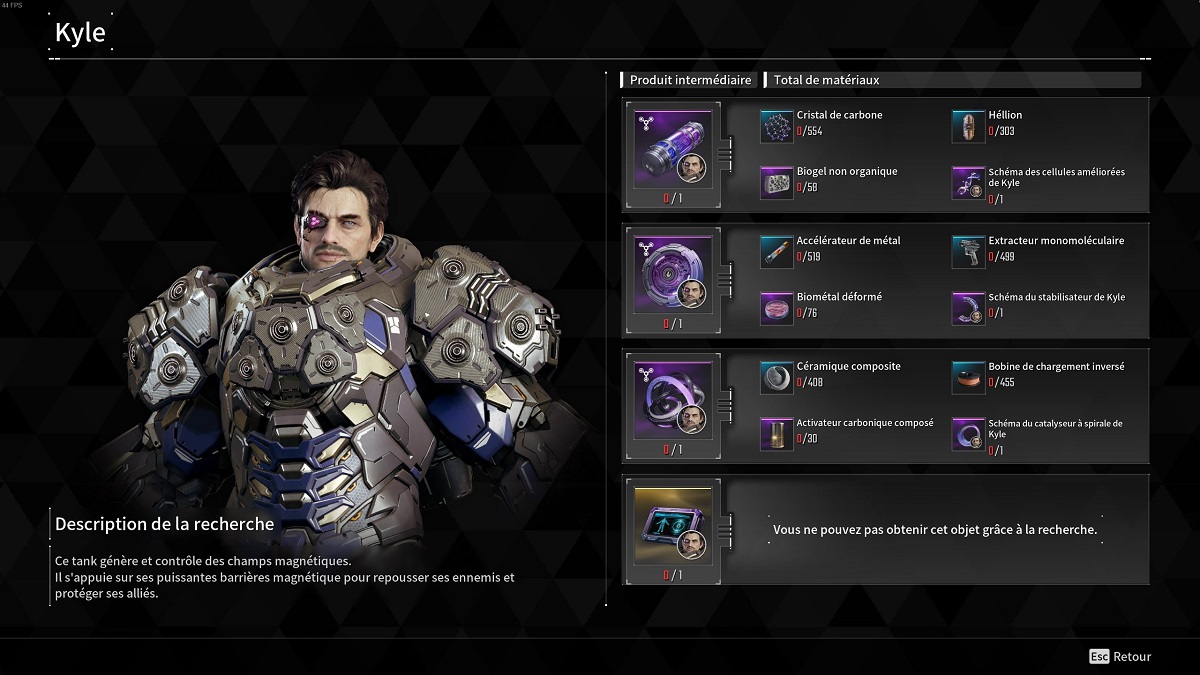The height and width of the screenshot is (675, 1200).
Task: Inspect the Extracteur monomoléculaire material
Action: pos(968,252)
